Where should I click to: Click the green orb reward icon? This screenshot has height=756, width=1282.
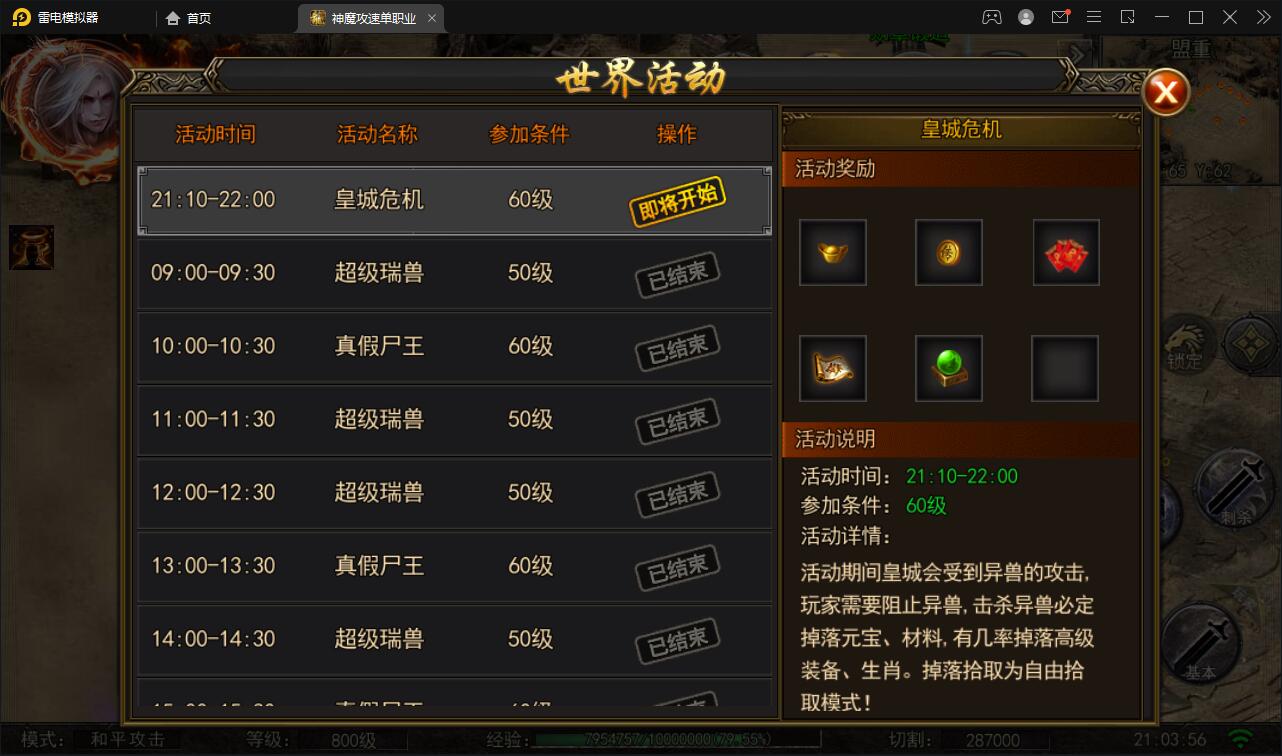tap(948, 368)
